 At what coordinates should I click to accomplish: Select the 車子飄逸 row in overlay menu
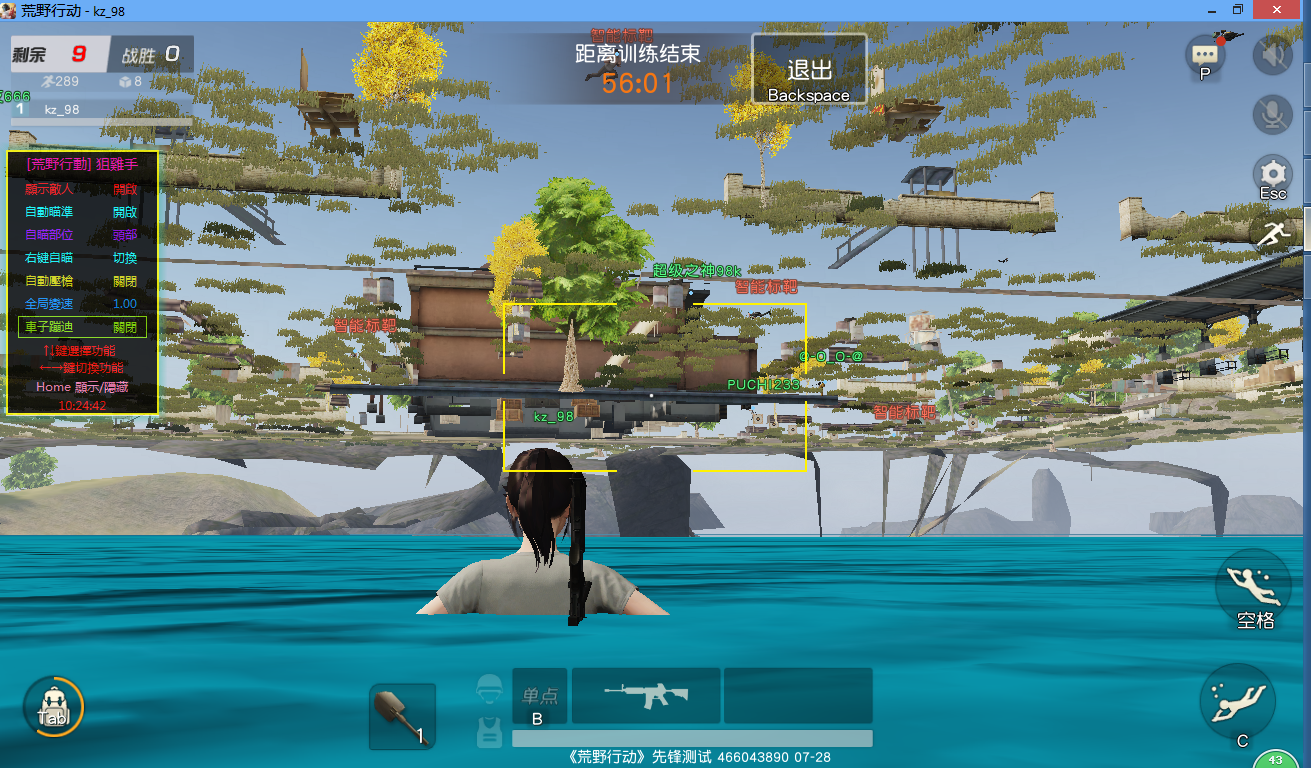[82, 327]
